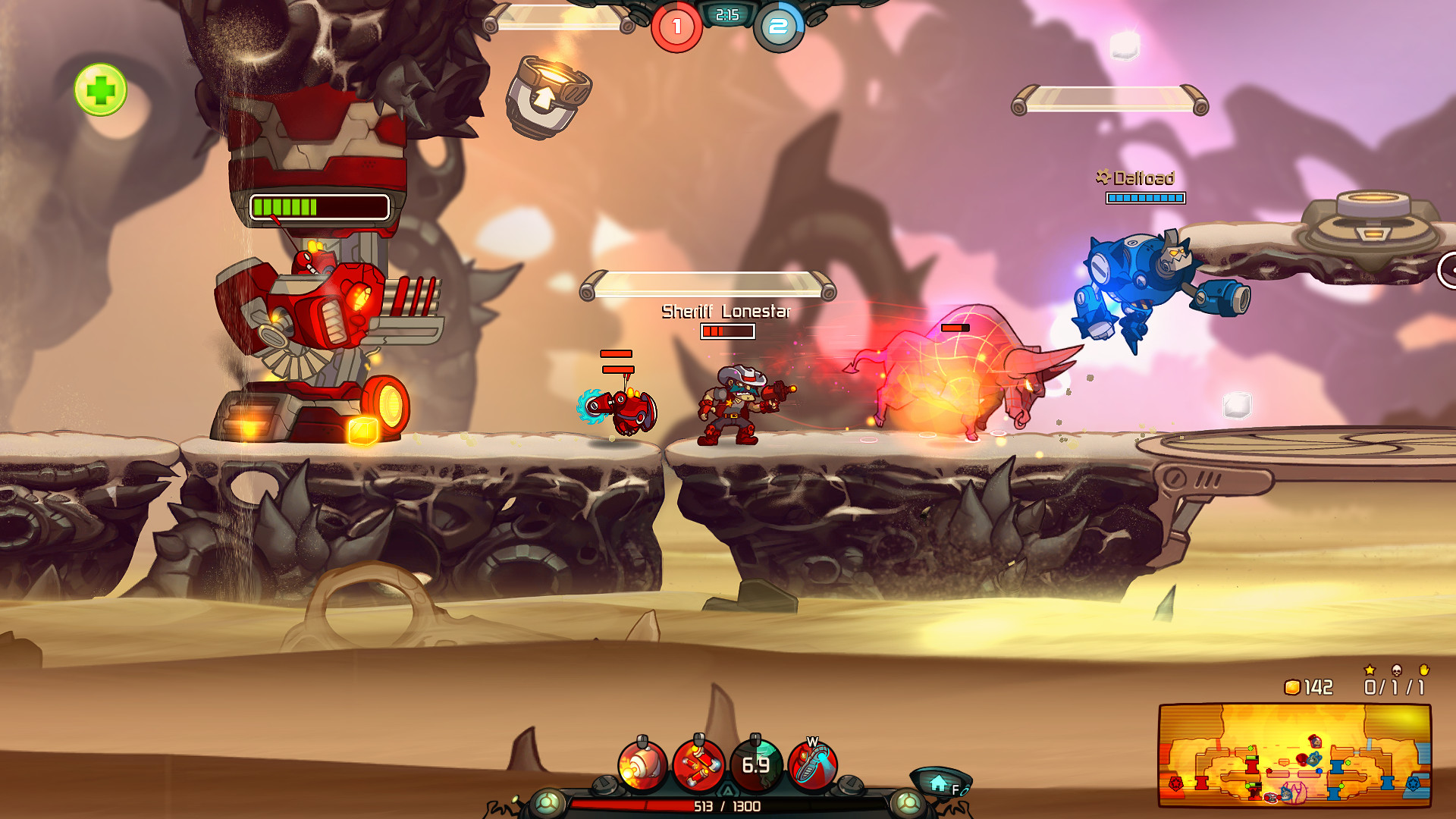
Task: Toggle the hand assist-score indicator
Action: (1423, 670)
